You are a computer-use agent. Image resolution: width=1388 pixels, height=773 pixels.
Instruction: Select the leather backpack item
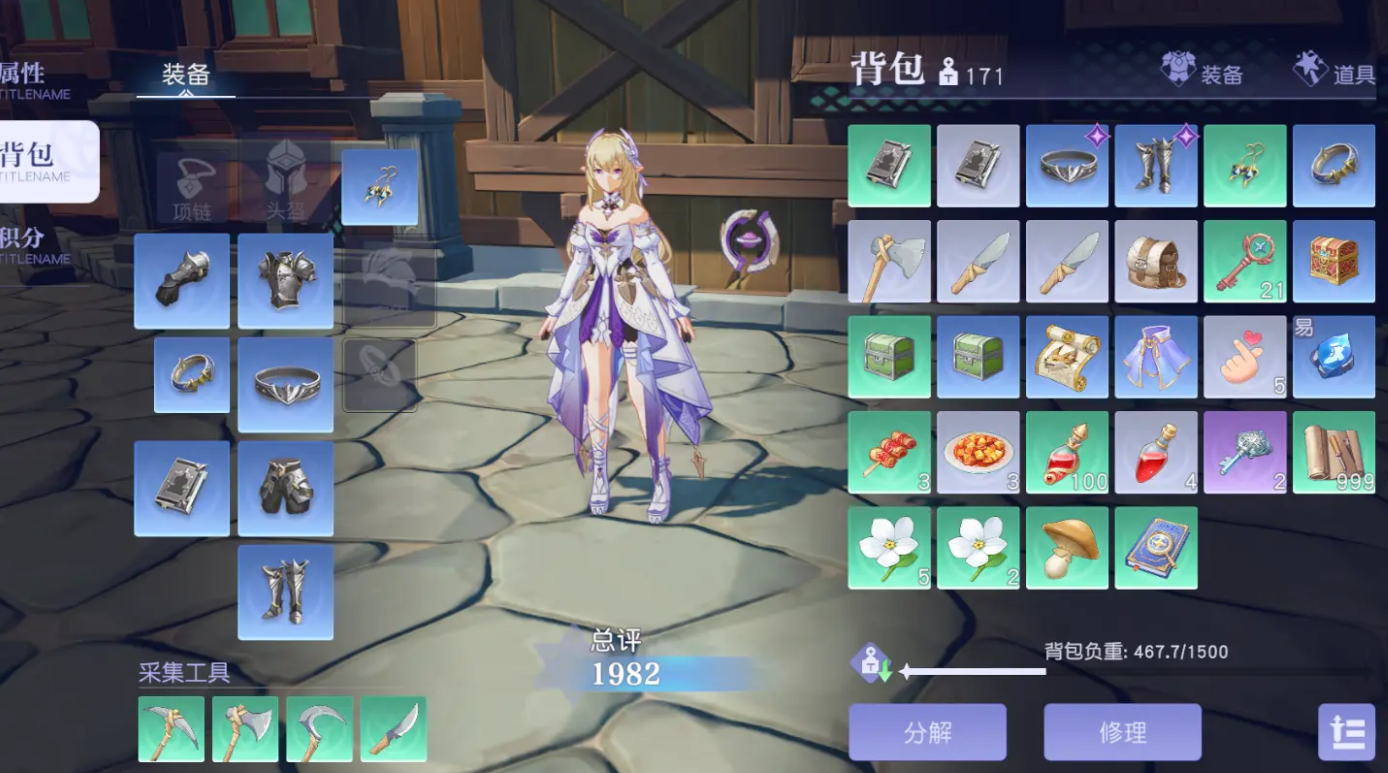(1156, 262)
